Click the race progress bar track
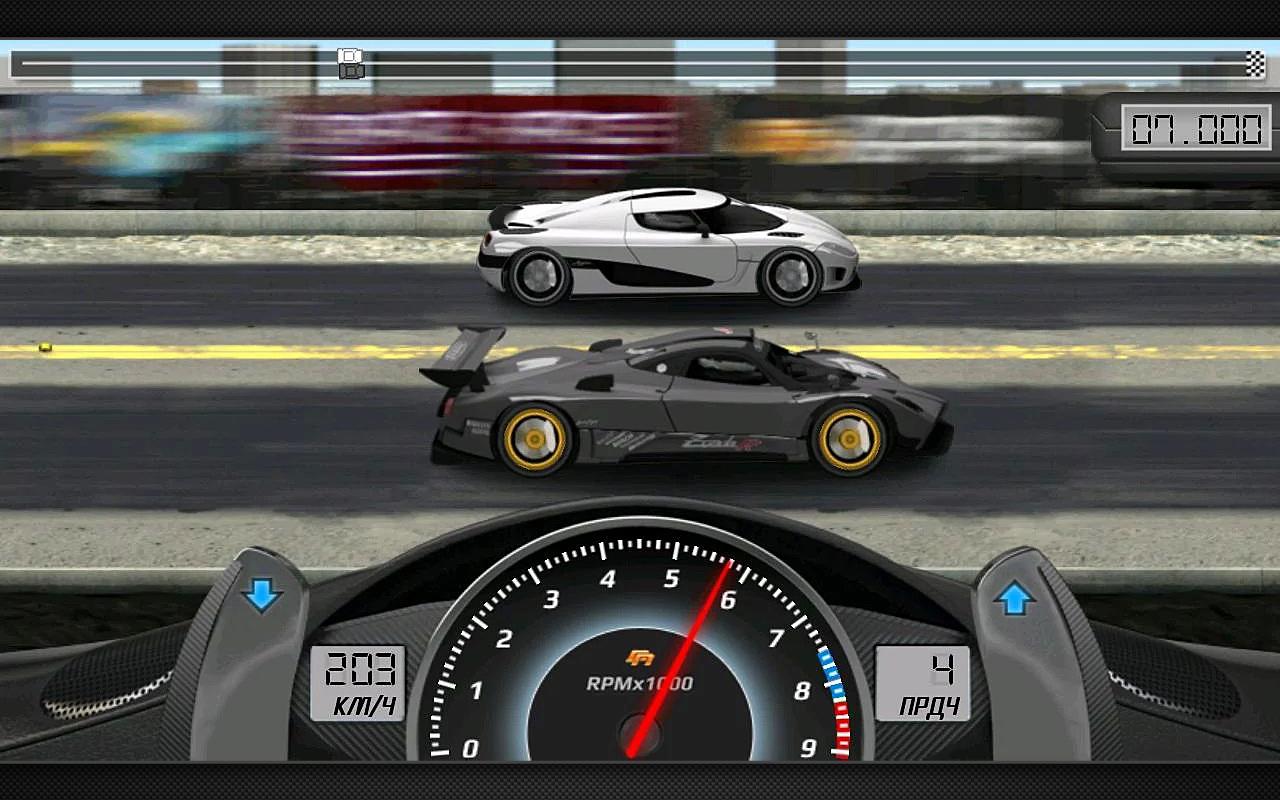1280x800 pixels. click(700, 63)
